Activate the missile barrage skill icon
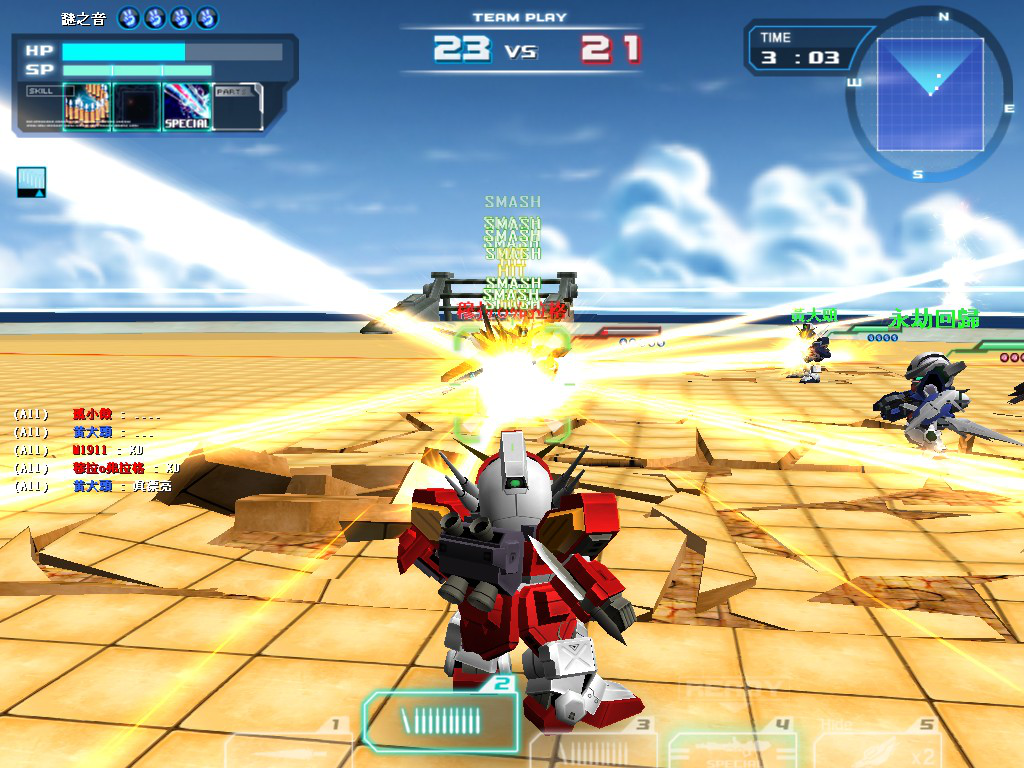This screenshot has height=768, width=1024. click(x=87, y=106)
